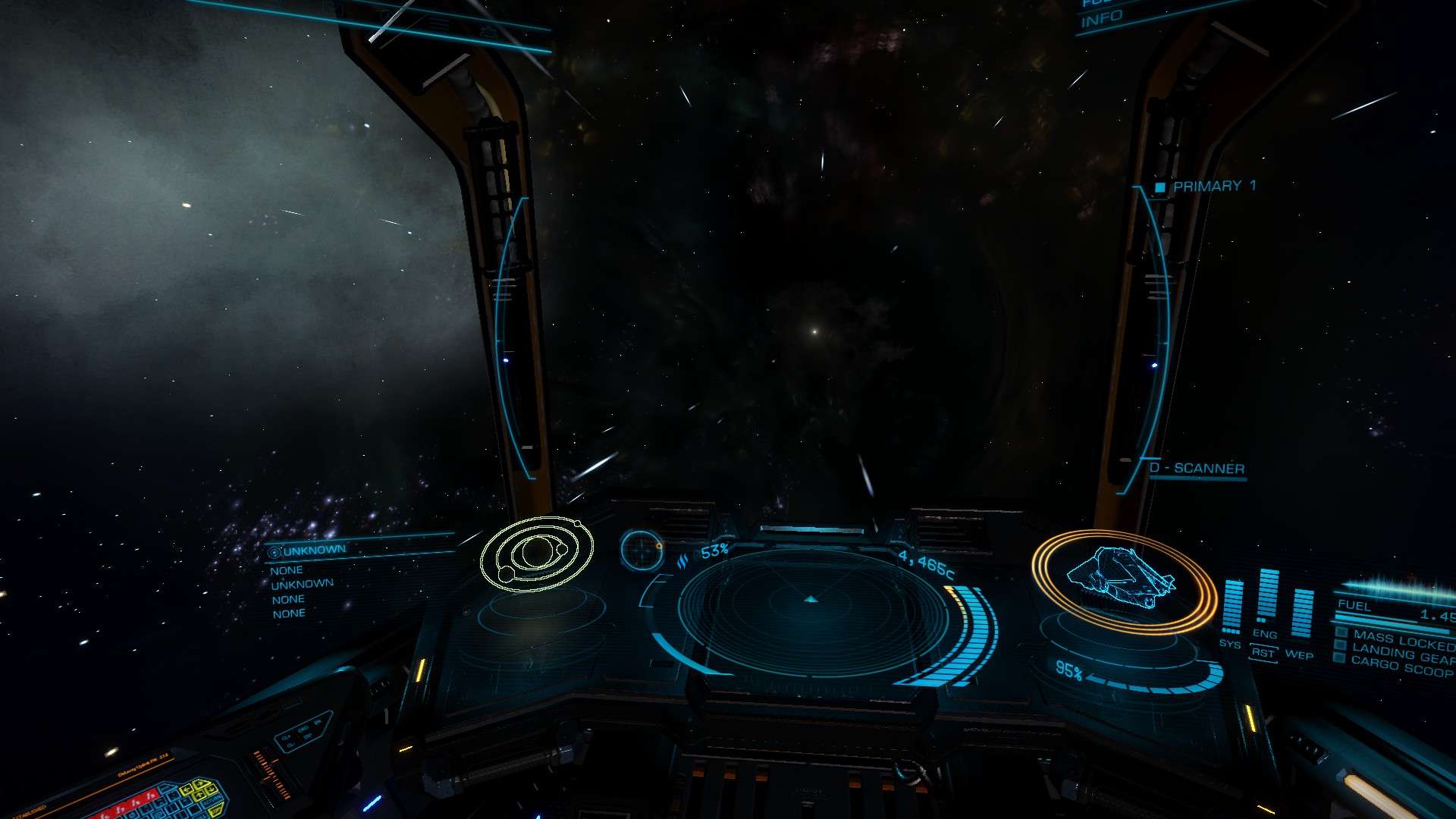Screen dimensions: 1456x819
Task: Select the D-SCANNER fire group entry
Action: [x=1198, y=469]
